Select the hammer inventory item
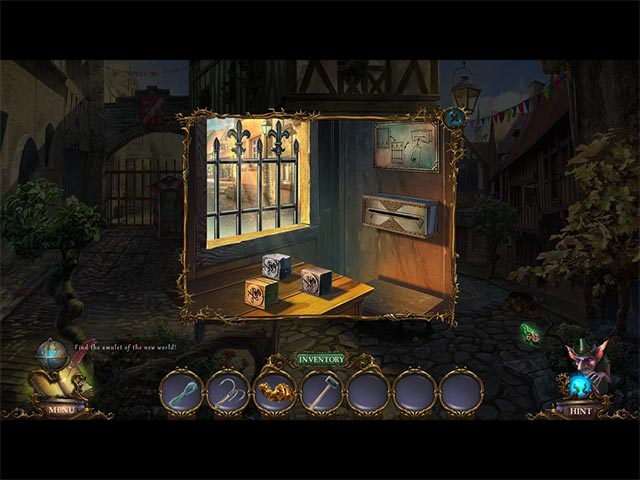Image resolution: width=640 pixels, height=480 pixels. [x=321, y=390]
